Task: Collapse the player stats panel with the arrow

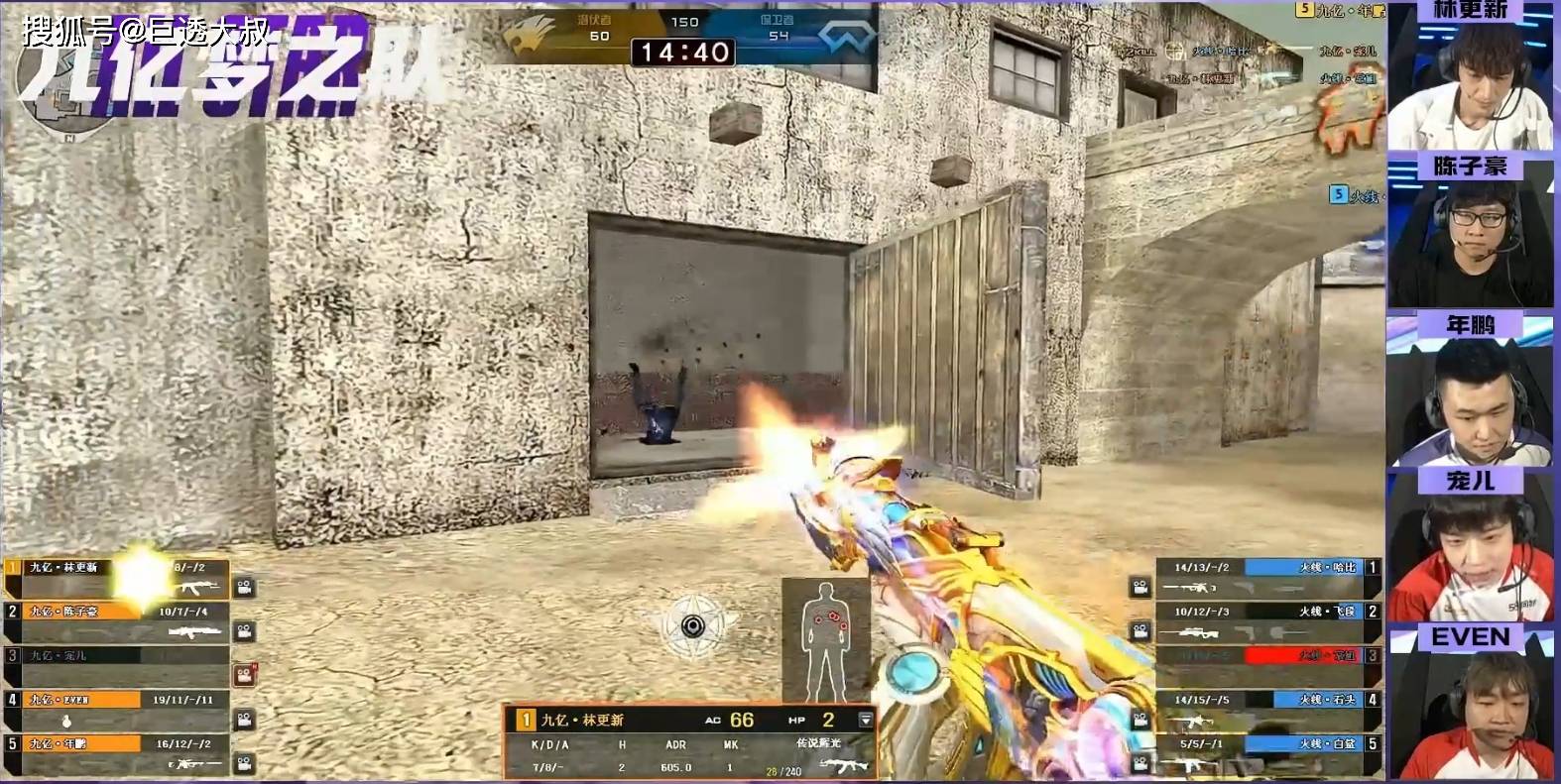Action: click(865, 720)
